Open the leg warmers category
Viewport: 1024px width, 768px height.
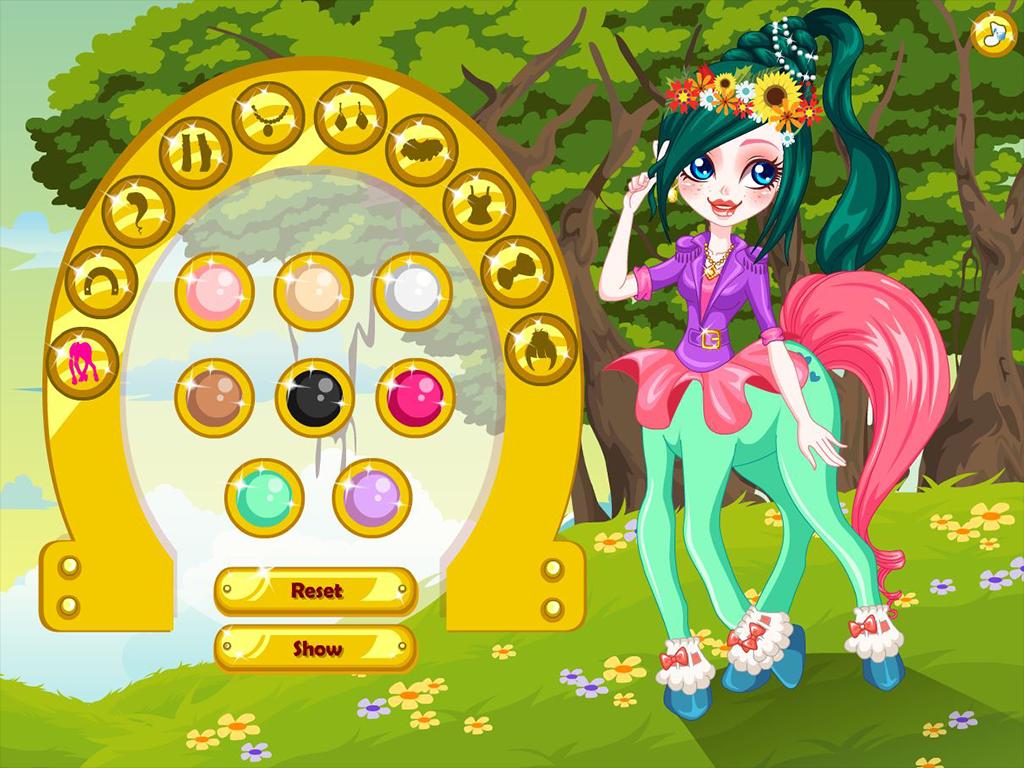pyautogui.click(x=195, y=153)
